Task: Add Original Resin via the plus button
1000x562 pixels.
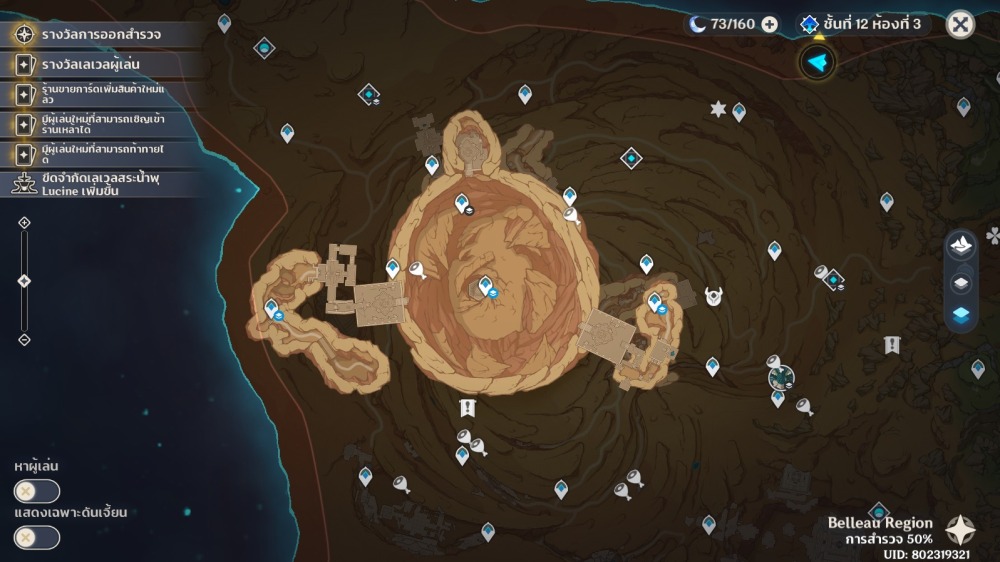Action: tap(770, 24)
